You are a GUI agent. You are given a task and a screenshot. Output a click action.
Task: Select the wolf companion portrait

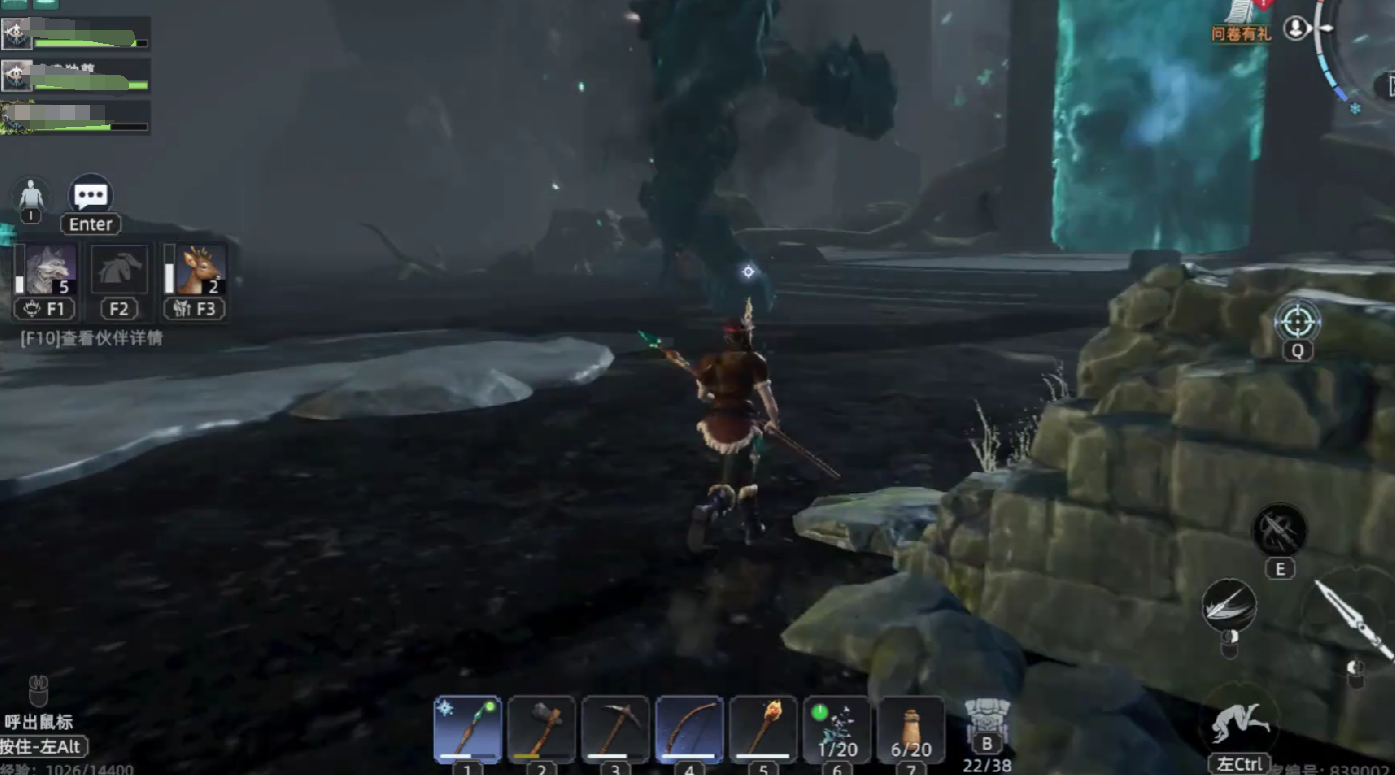(51, 269)
